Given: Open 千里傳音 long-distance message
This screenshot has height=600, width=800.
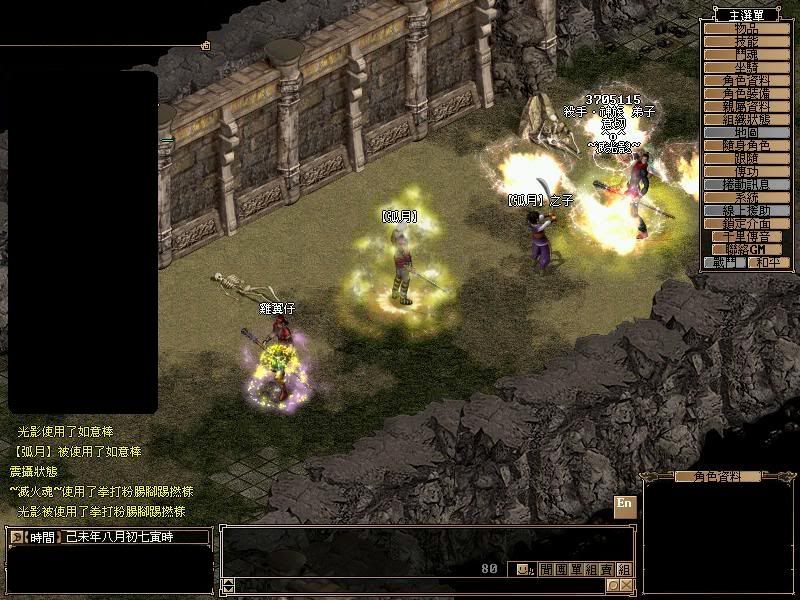Looking at the screenshot, I should tap(747, 236).
